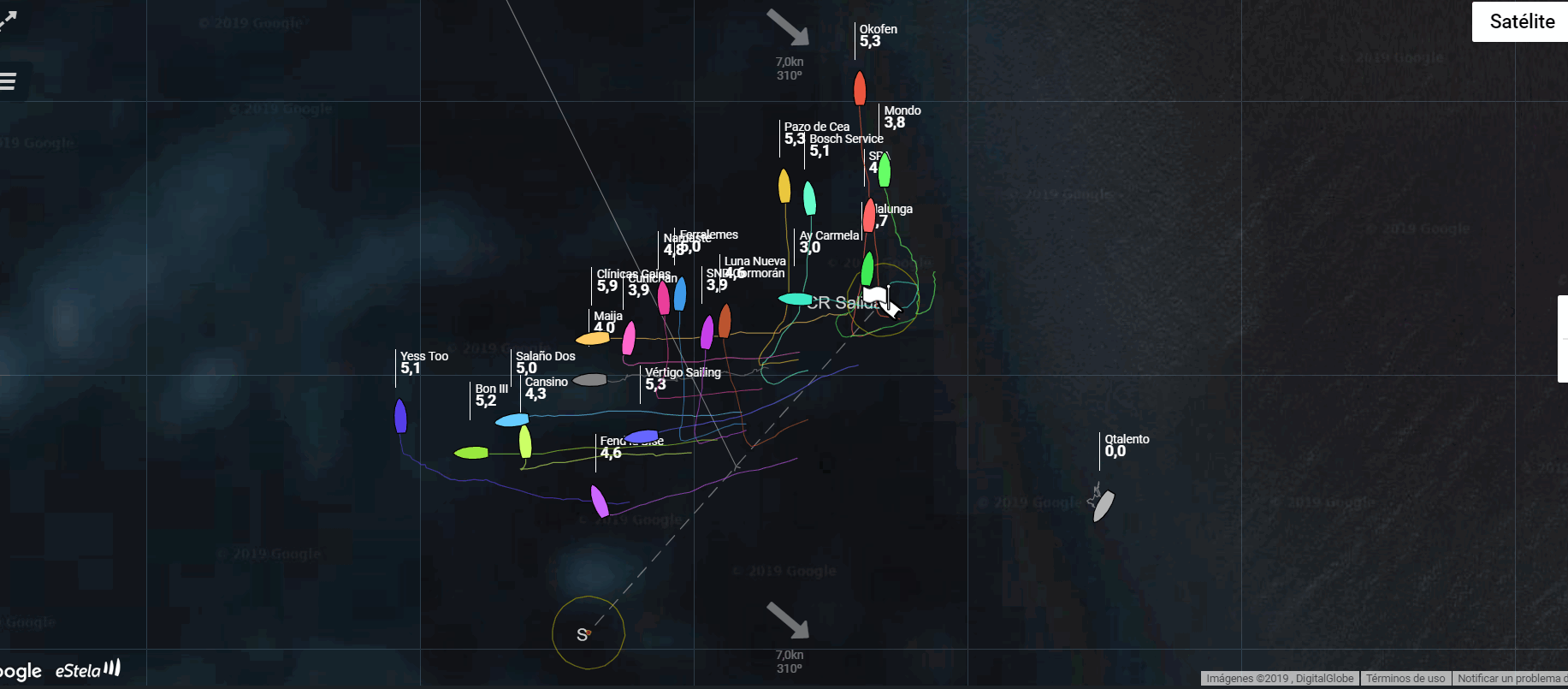Screen dimensions: 1568x689
Task: Select the blue Yess Too boat
Action: coord(400,416)
